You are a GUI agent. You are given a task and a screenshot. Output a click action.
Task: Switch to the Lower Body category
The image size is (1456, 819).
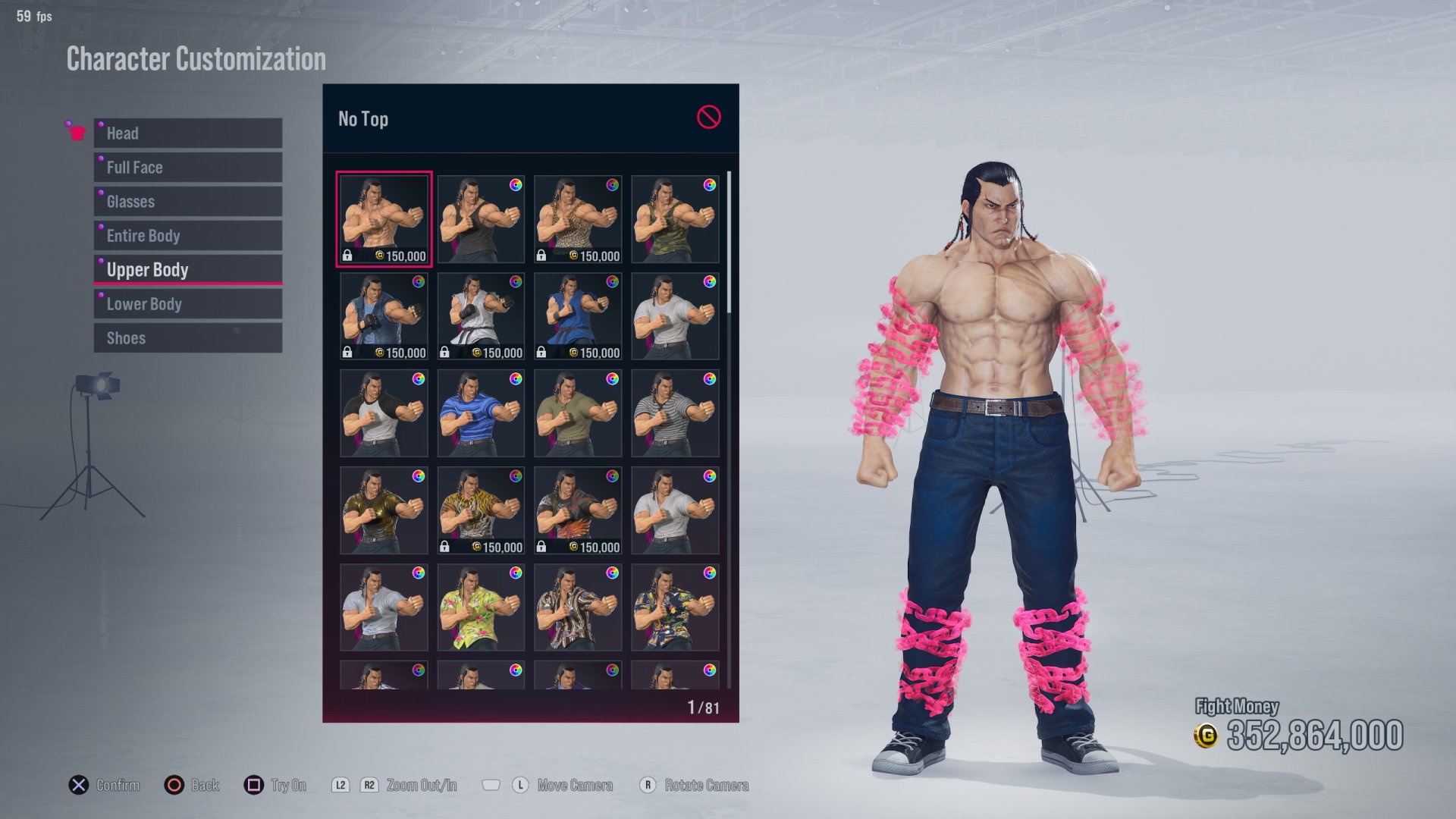click(187, 303)
